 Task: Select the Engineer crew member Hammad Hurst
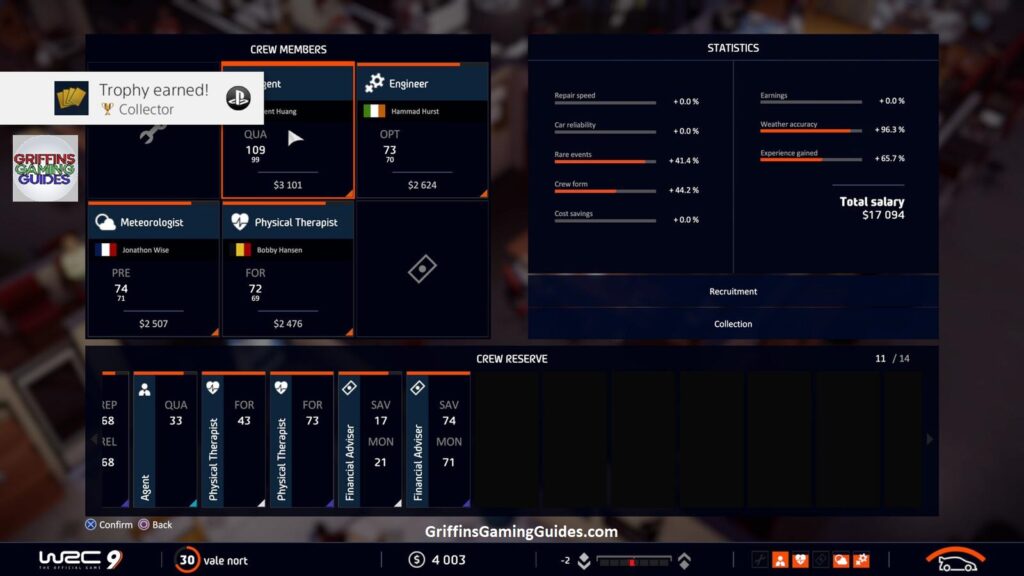pyautogui.click(x=422, y=131)
